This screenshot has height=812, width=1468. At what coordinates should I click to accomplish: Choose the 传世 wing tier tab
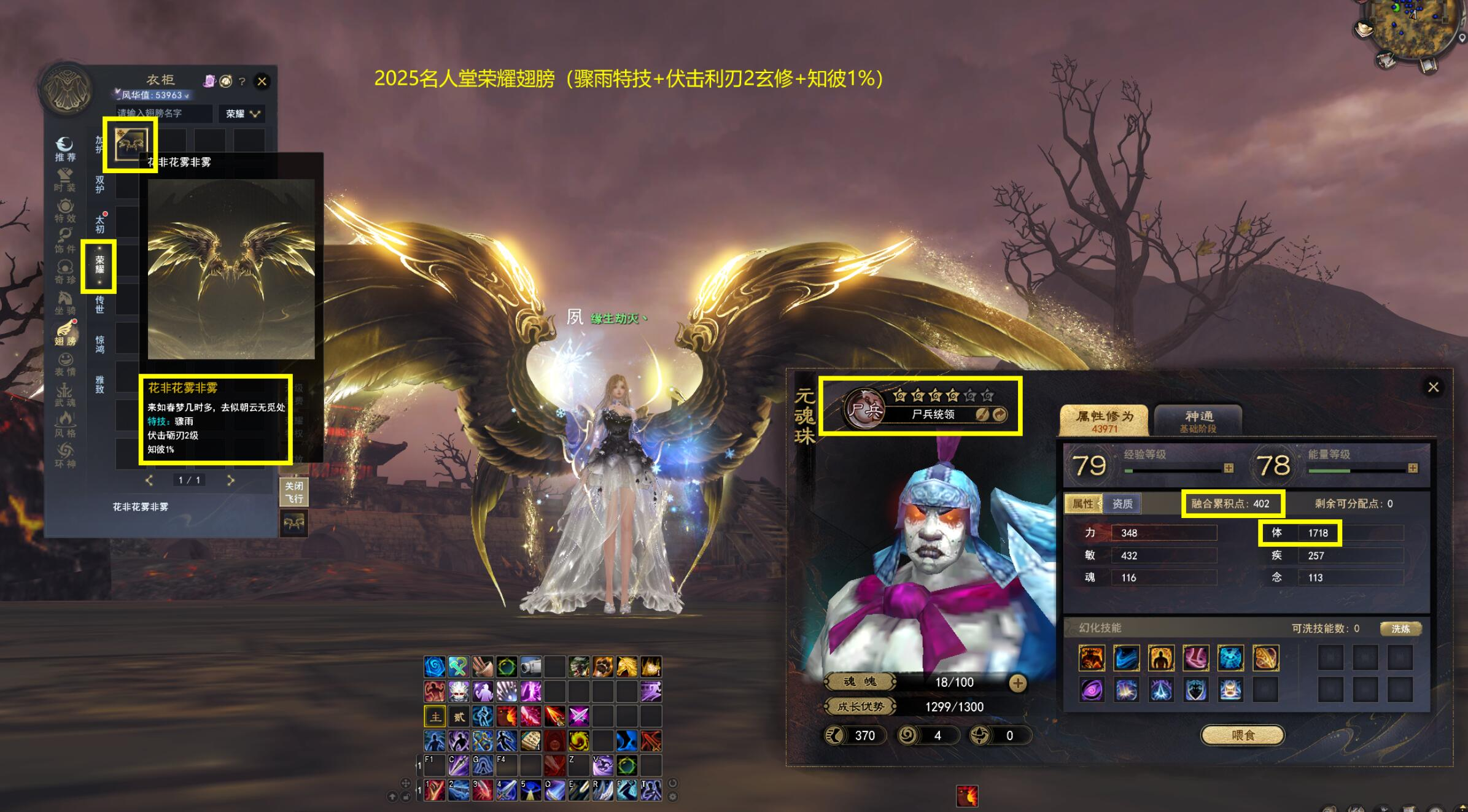coord(99,304)
